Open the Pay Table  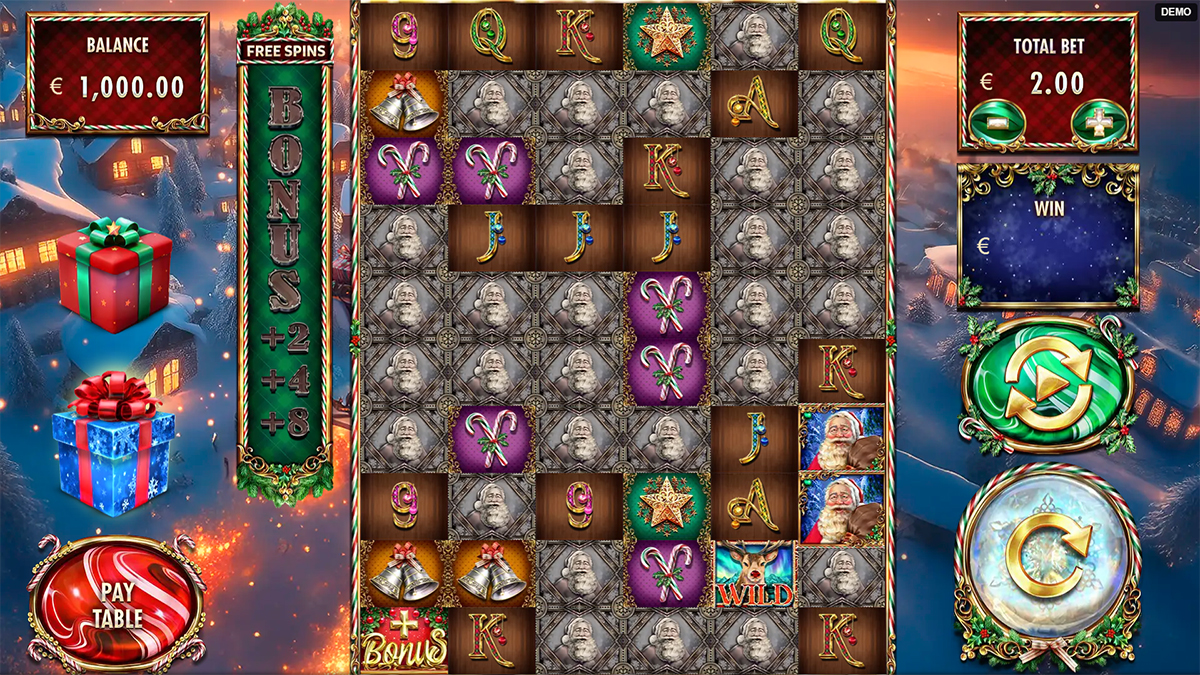(x=118, y=603)
